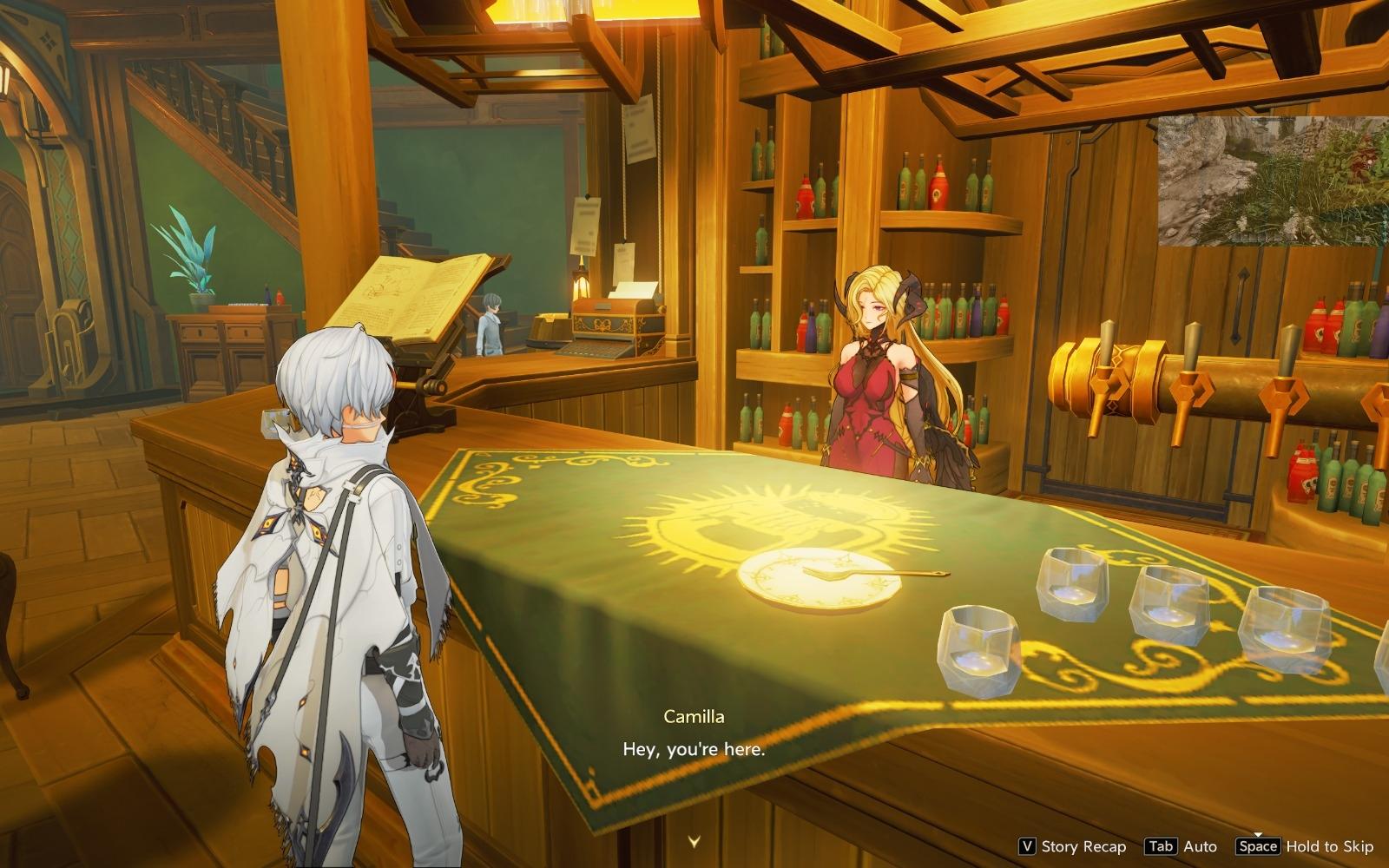Advance dialogue with the down arrow indicator

(694, 840)
